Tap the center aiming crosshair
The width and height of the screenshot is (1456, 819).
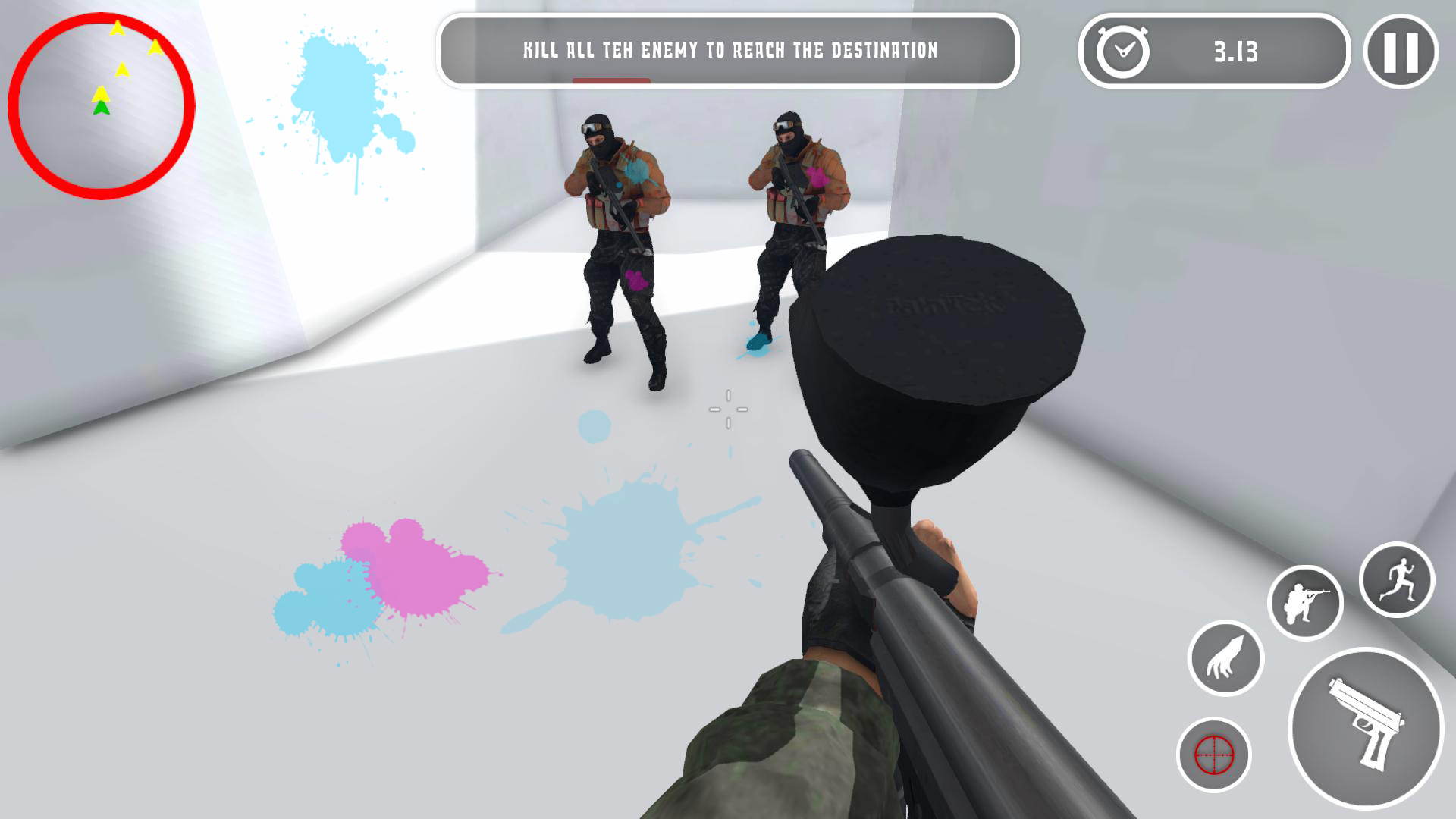[728, 409]
